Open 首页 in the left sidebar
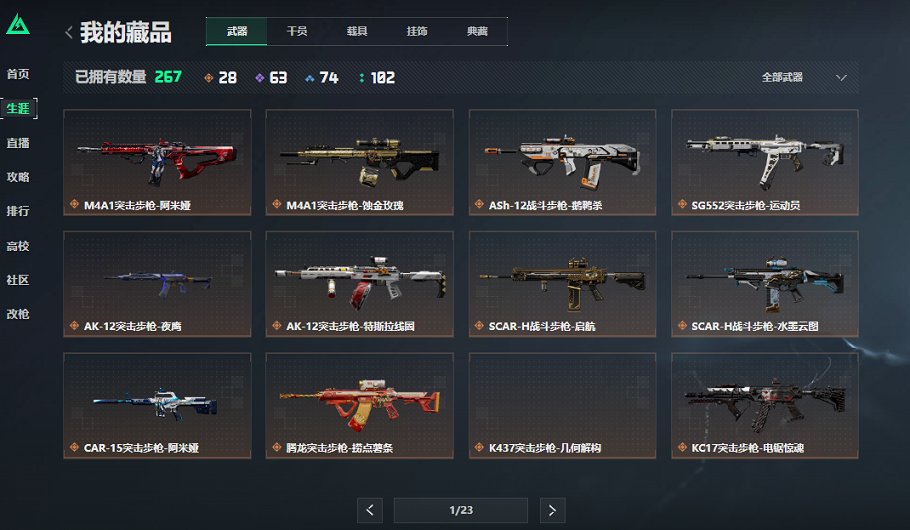 point(18,74)
